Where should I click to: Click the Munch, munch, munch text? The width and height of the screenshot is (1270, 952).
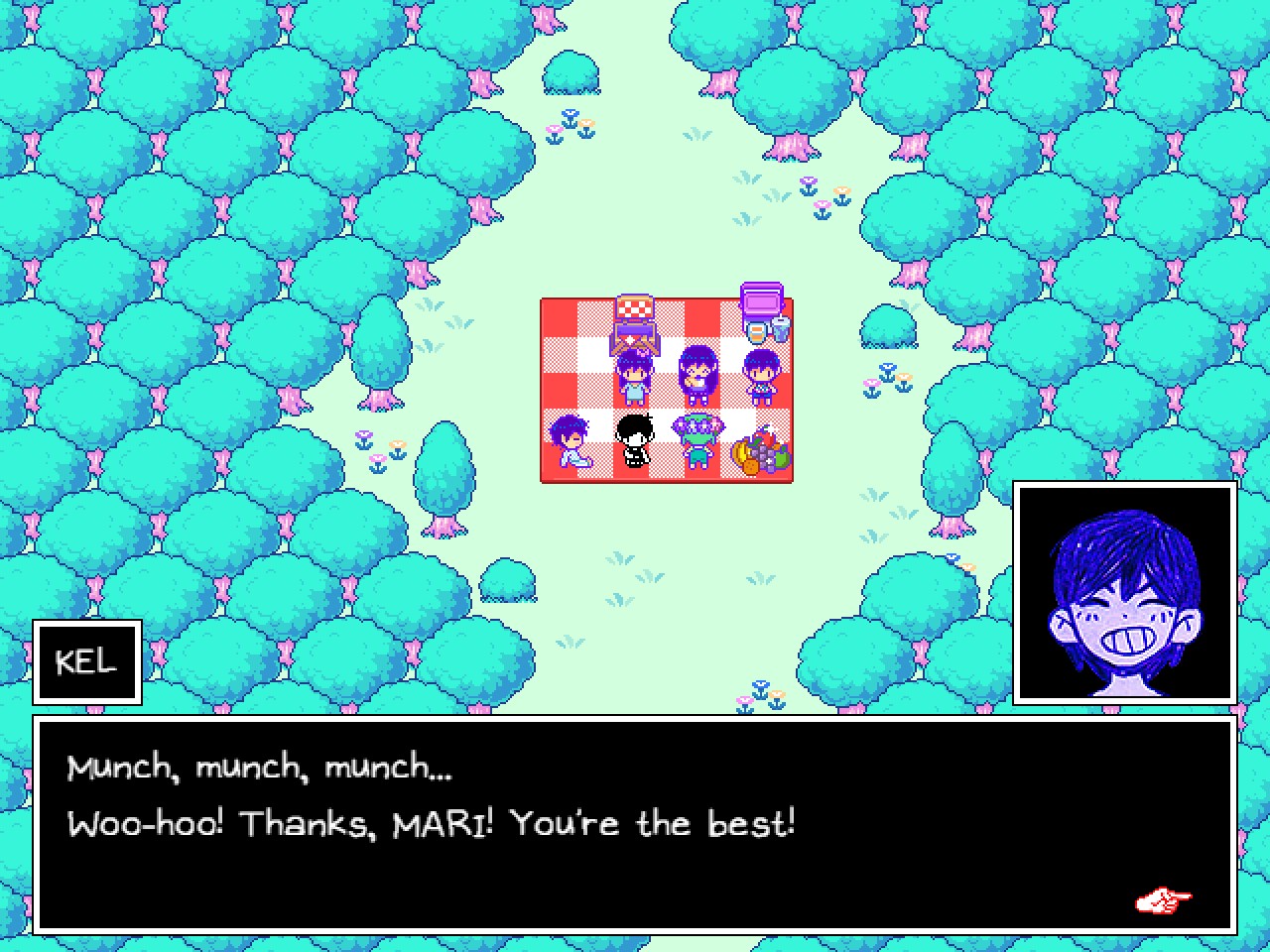click(x=260, y=765)
